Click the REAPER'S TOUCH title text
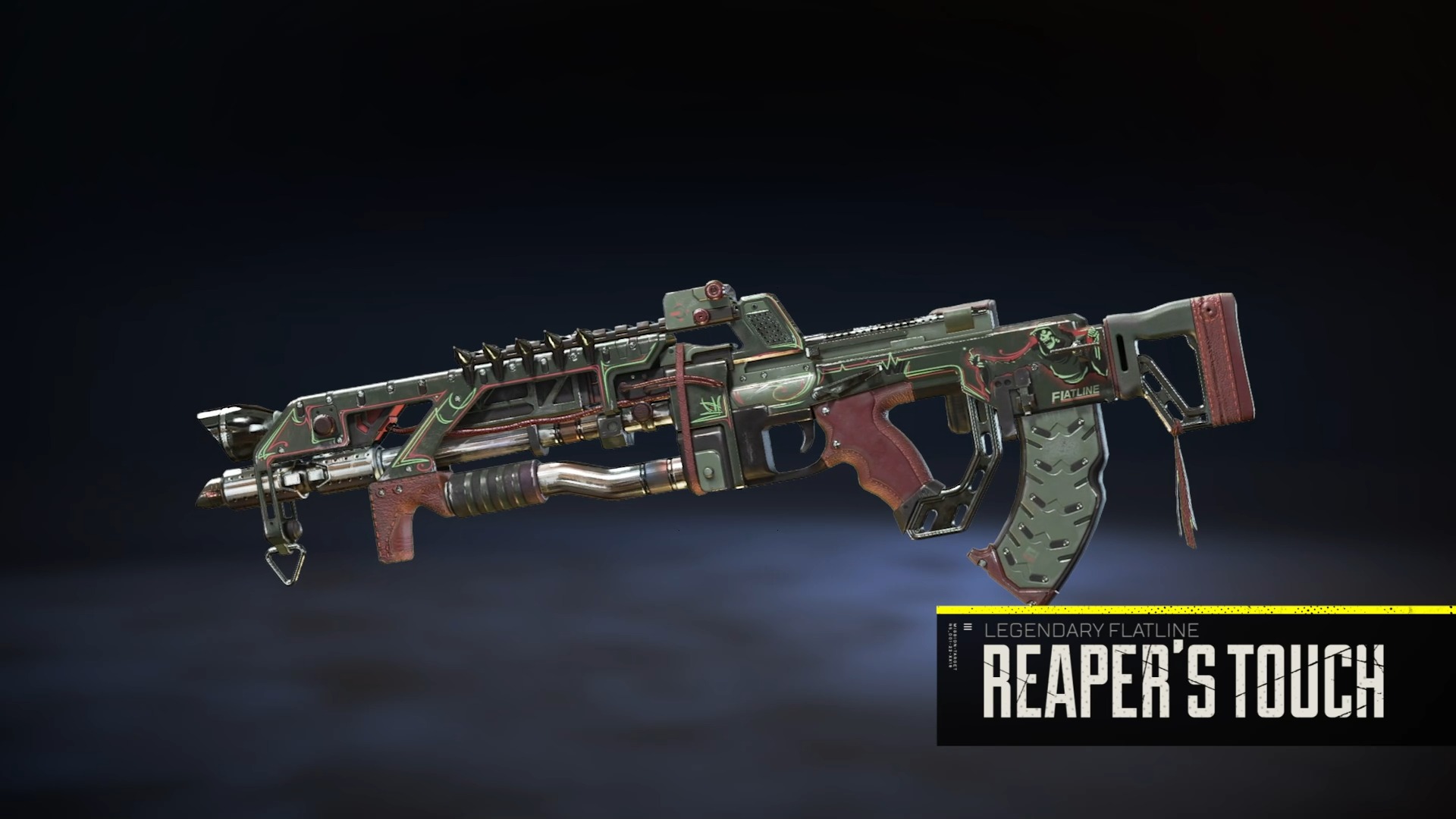The width and height of the screenshot is (1456, 819). tap(1183, 677)
